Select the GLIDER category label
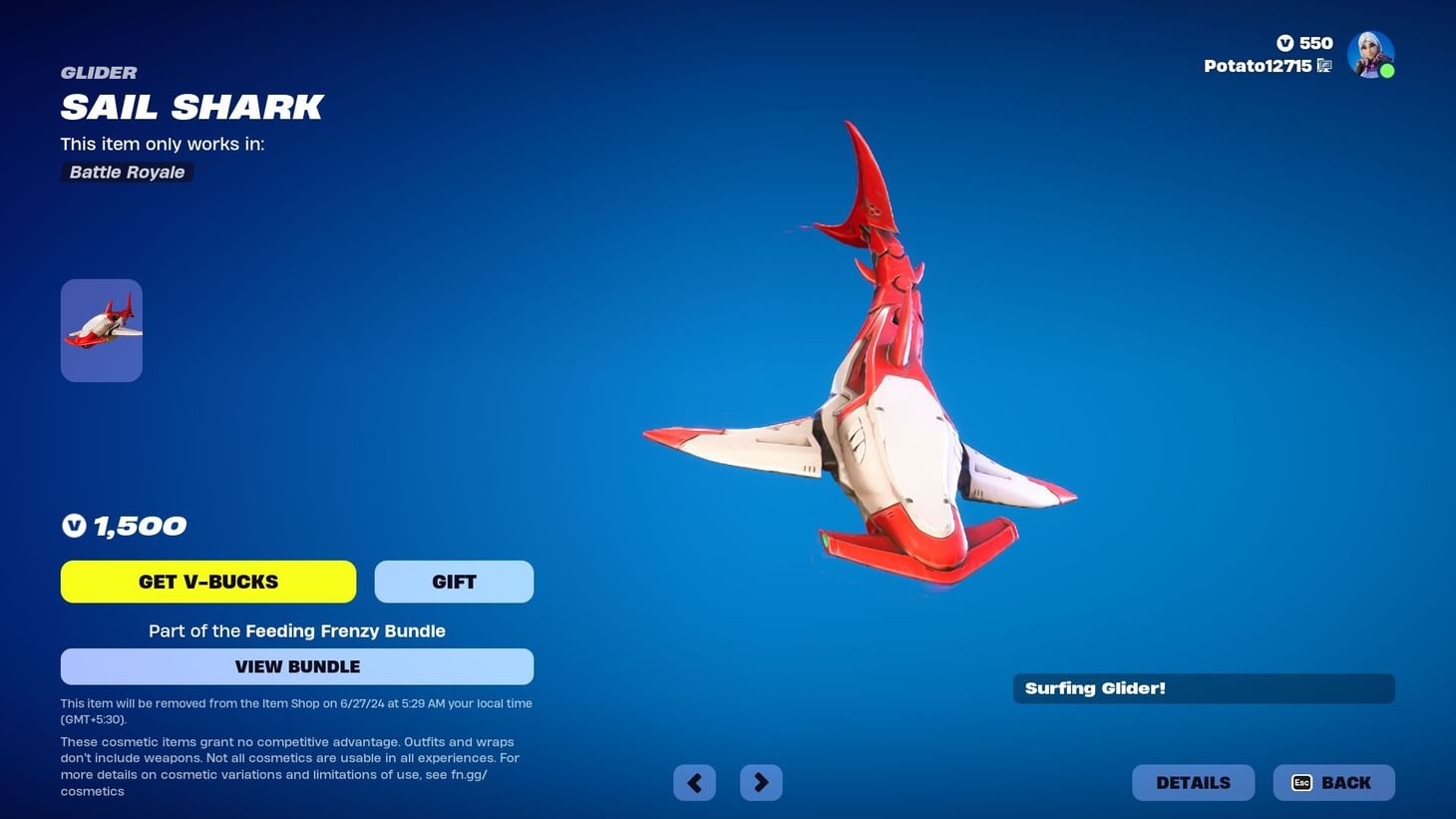This screenshot has width=1456, height=819. pyautogui.click(x=99, y=72)
